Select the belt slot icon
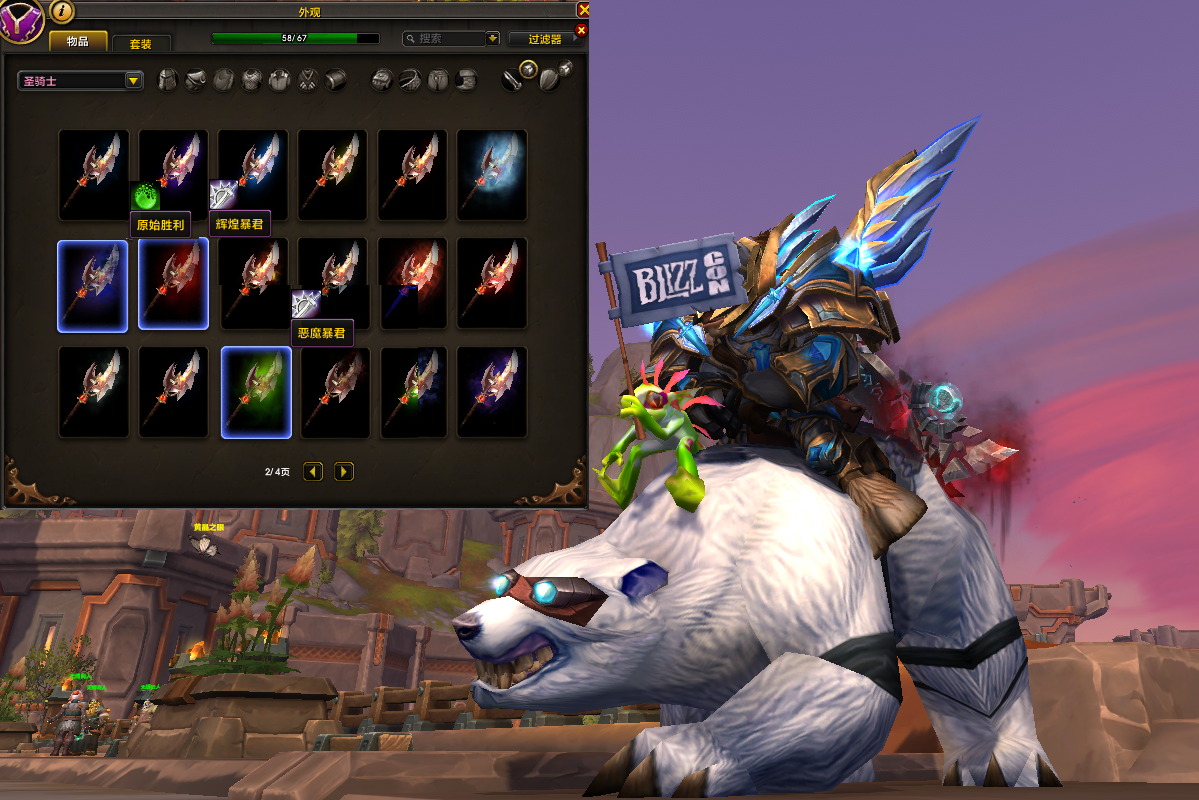The width and height of the screenshot is (1199, 800). (x=411, y=80)
